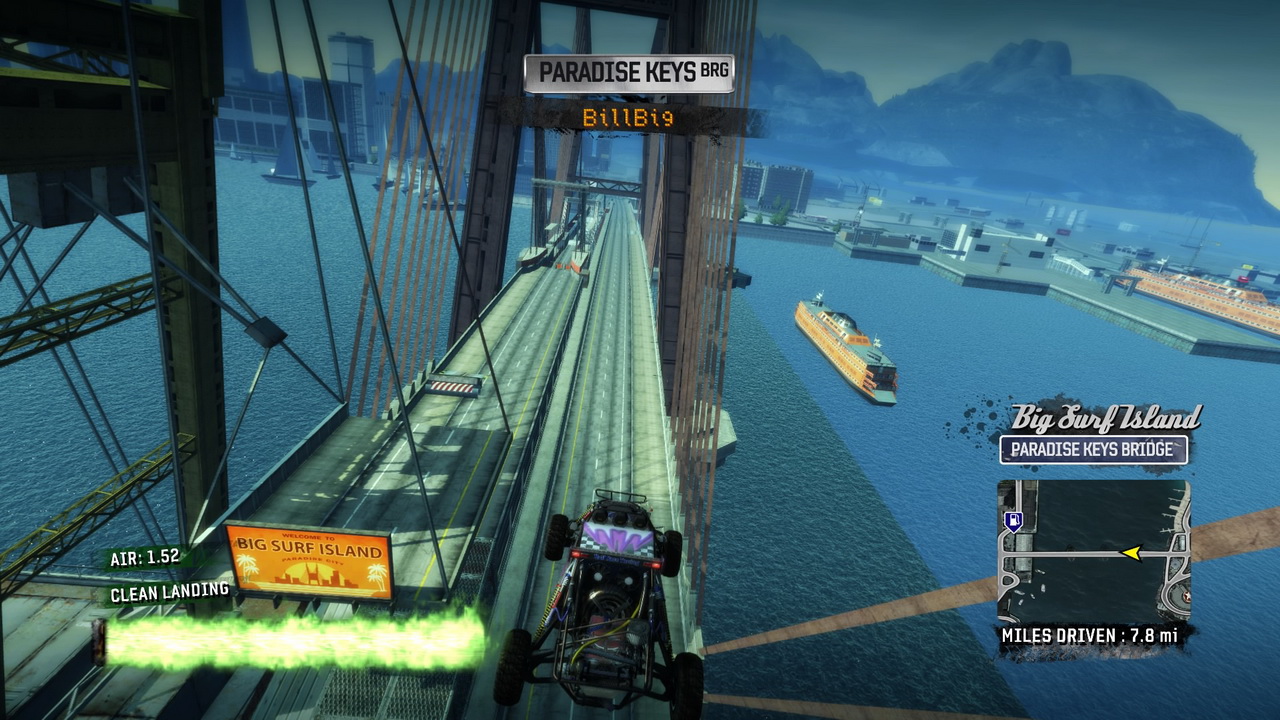
Task: Click the Paradise Keys Bridge location label
Action: click(x=1093, y=450)
